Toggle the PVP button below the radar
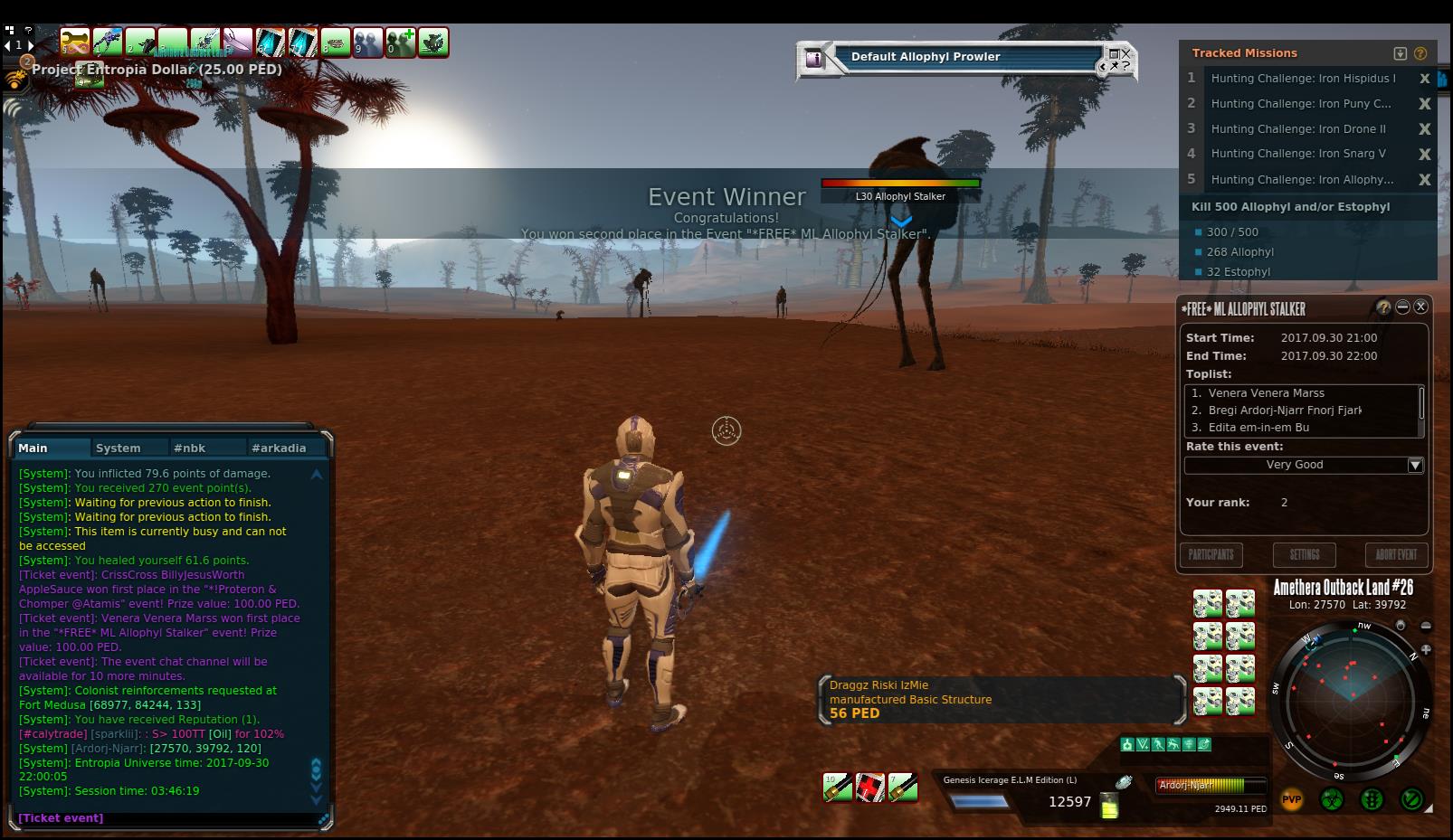This screenshot has height=840, width=1453. pos(1291,799)
